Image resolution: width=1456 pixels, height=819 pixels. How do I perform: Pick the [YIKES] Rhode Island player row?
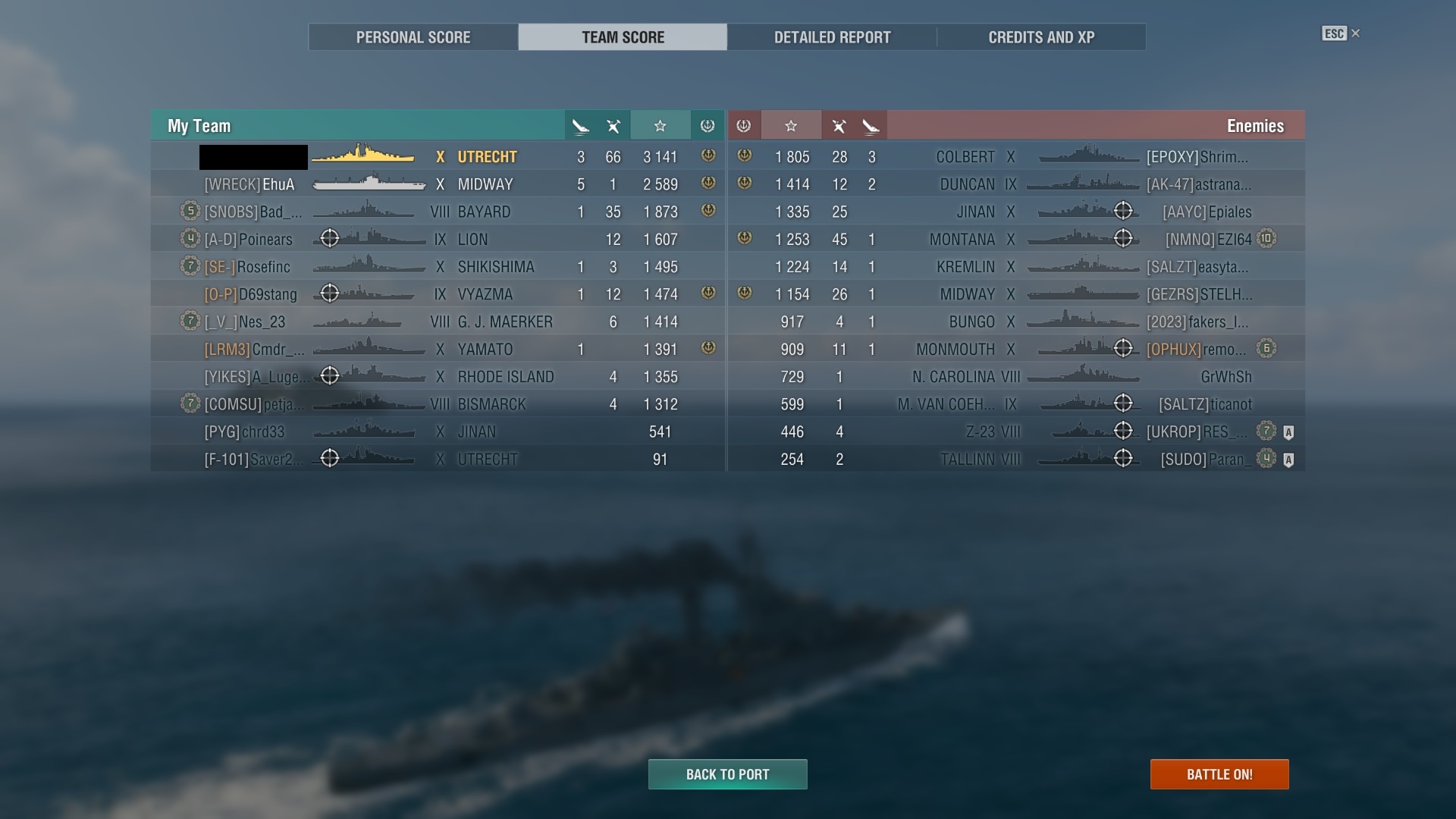tap(438, 377)
